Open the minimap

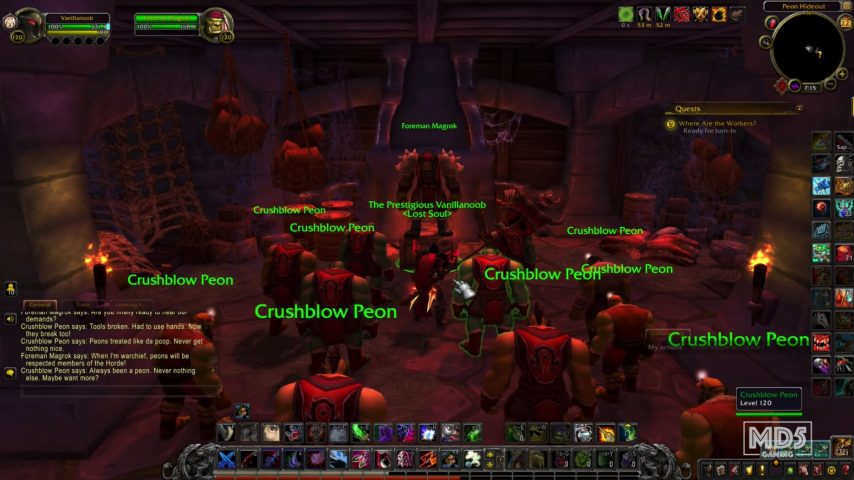809,47
